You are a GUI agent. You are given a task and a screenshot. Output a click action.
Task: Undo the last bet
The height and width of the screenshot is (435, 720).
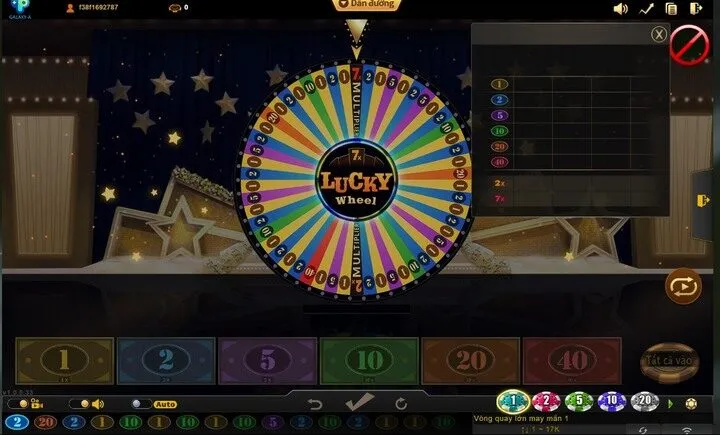click(x=315, y=404)
